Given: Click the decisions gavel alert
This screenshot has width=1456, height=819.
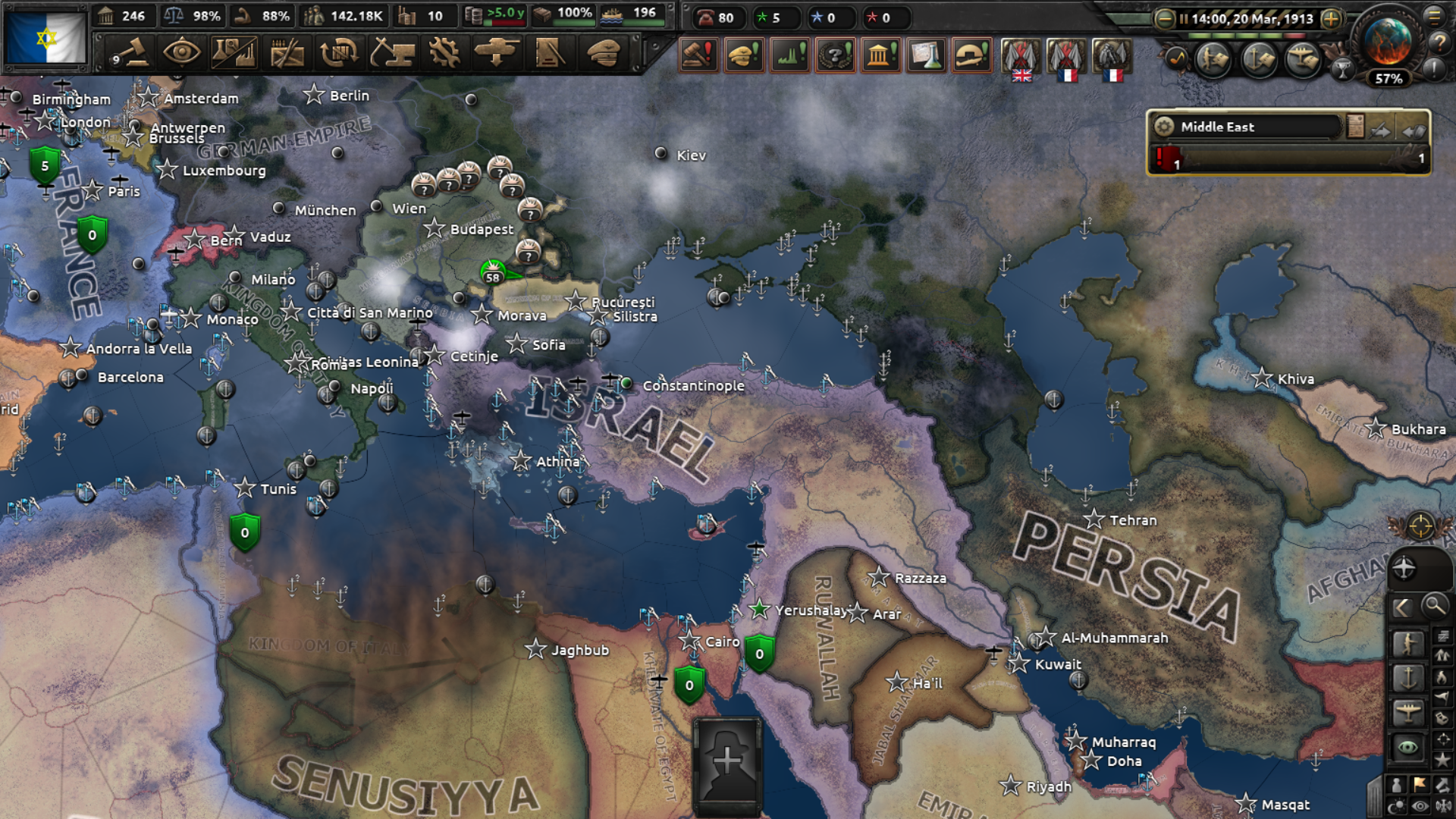Looking at the screenshot, I should pos(698,55).
